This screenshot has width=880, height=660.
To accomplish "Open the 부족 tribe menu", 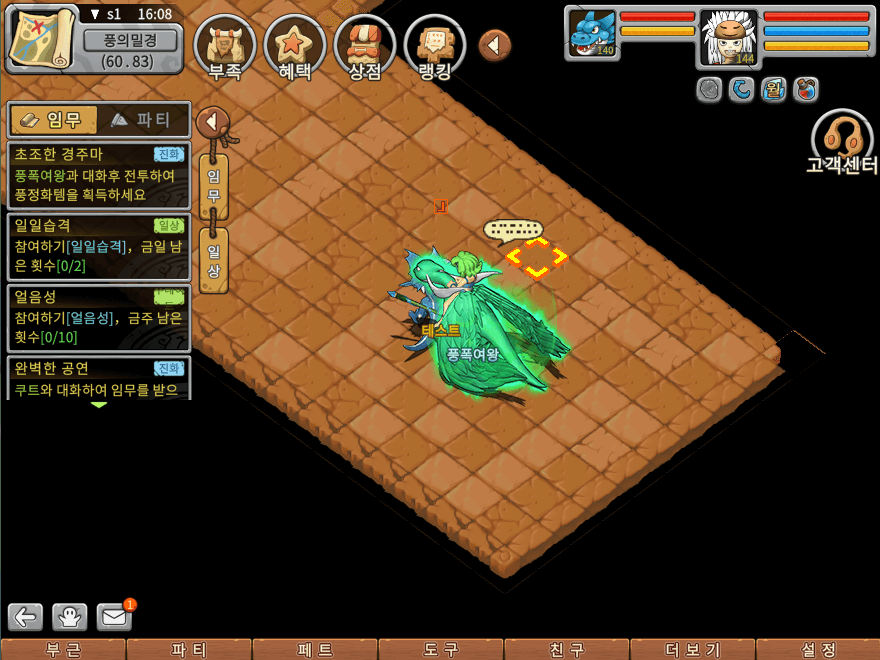I will (225, 46).
